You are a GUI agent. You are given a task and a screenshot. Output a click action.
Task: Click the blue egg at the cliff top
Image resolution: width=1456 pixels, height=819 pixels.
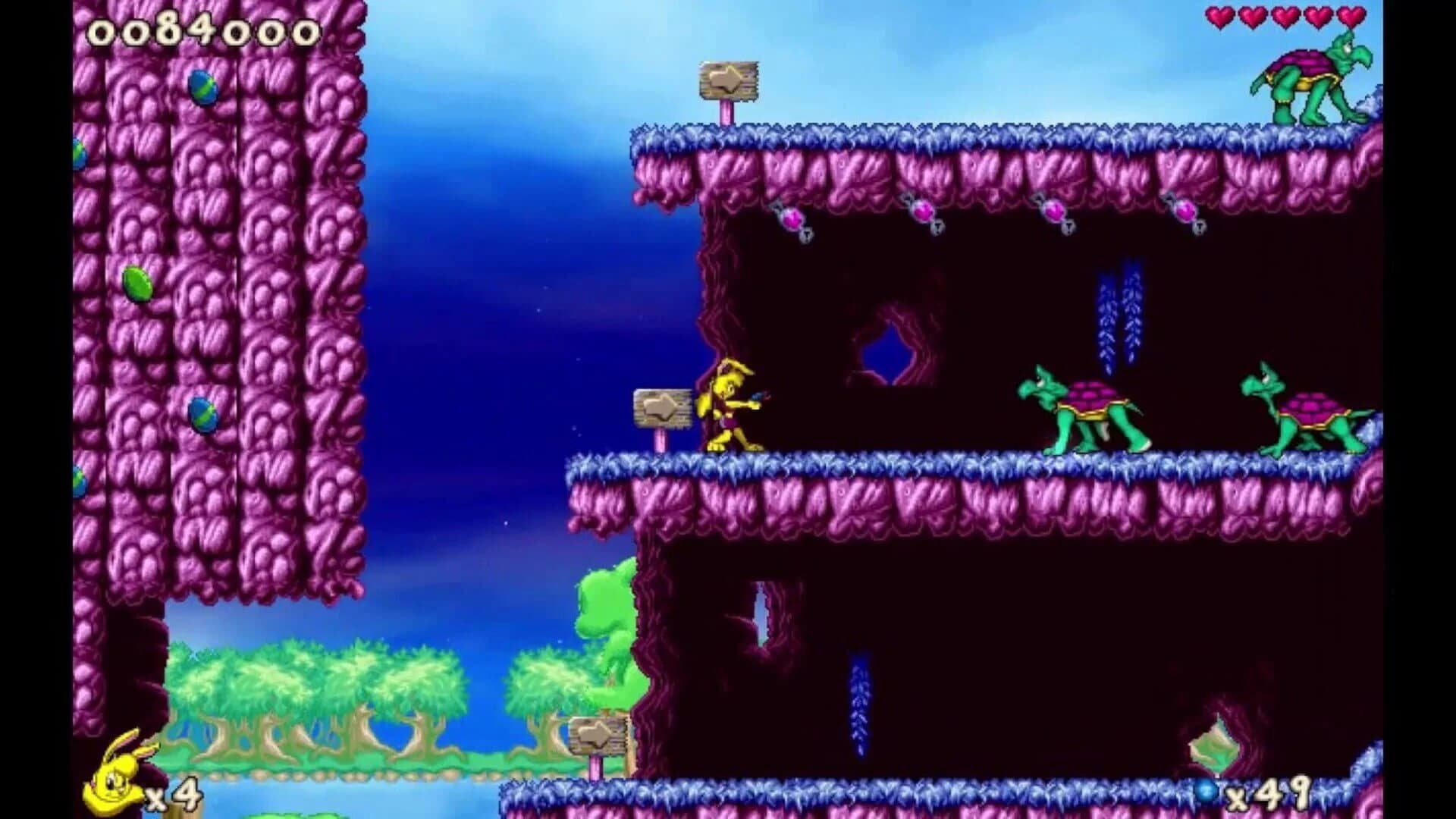click(205, 87)
